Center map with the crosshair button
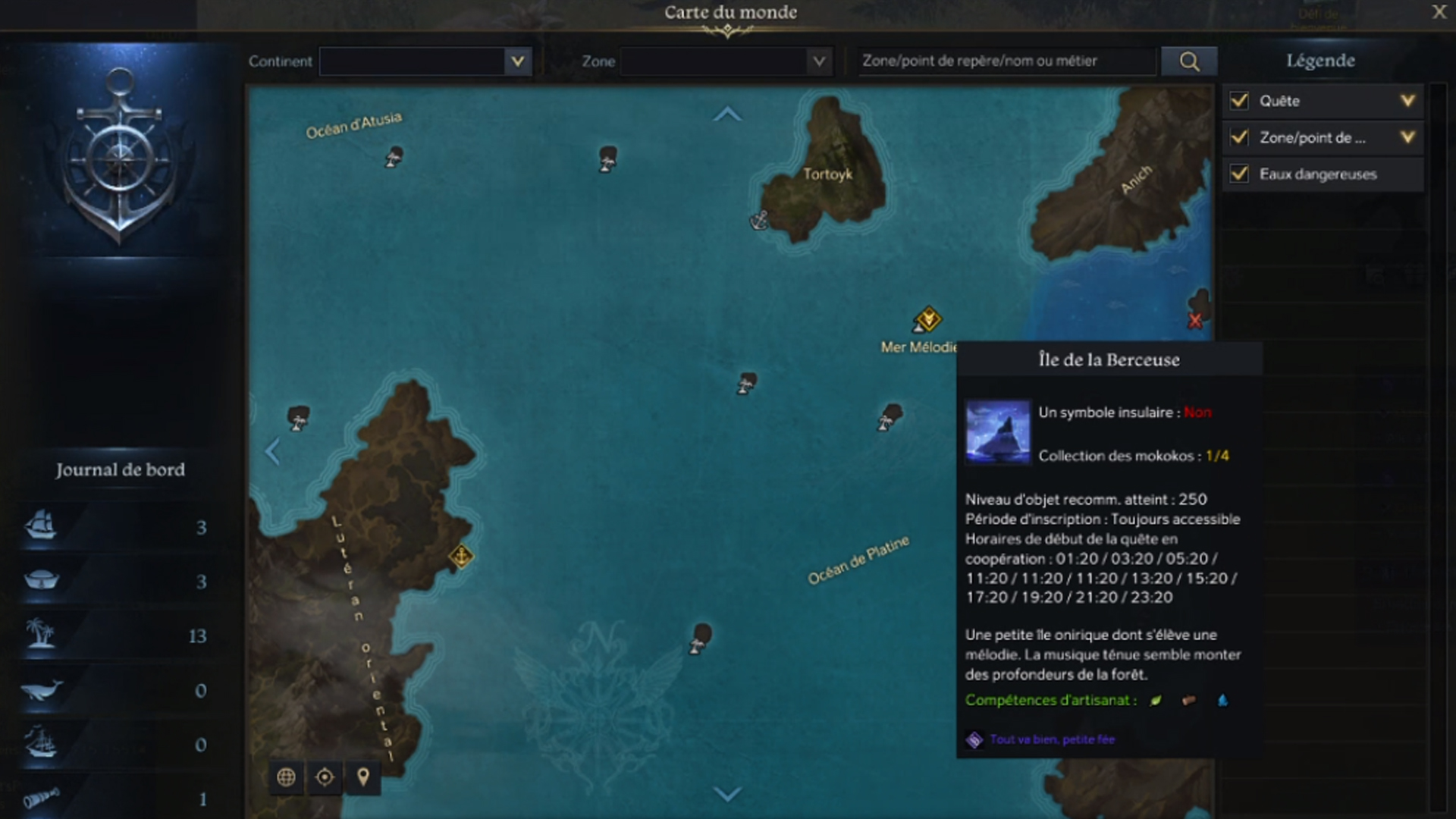 pyautogui.click(x=325, y=777)
